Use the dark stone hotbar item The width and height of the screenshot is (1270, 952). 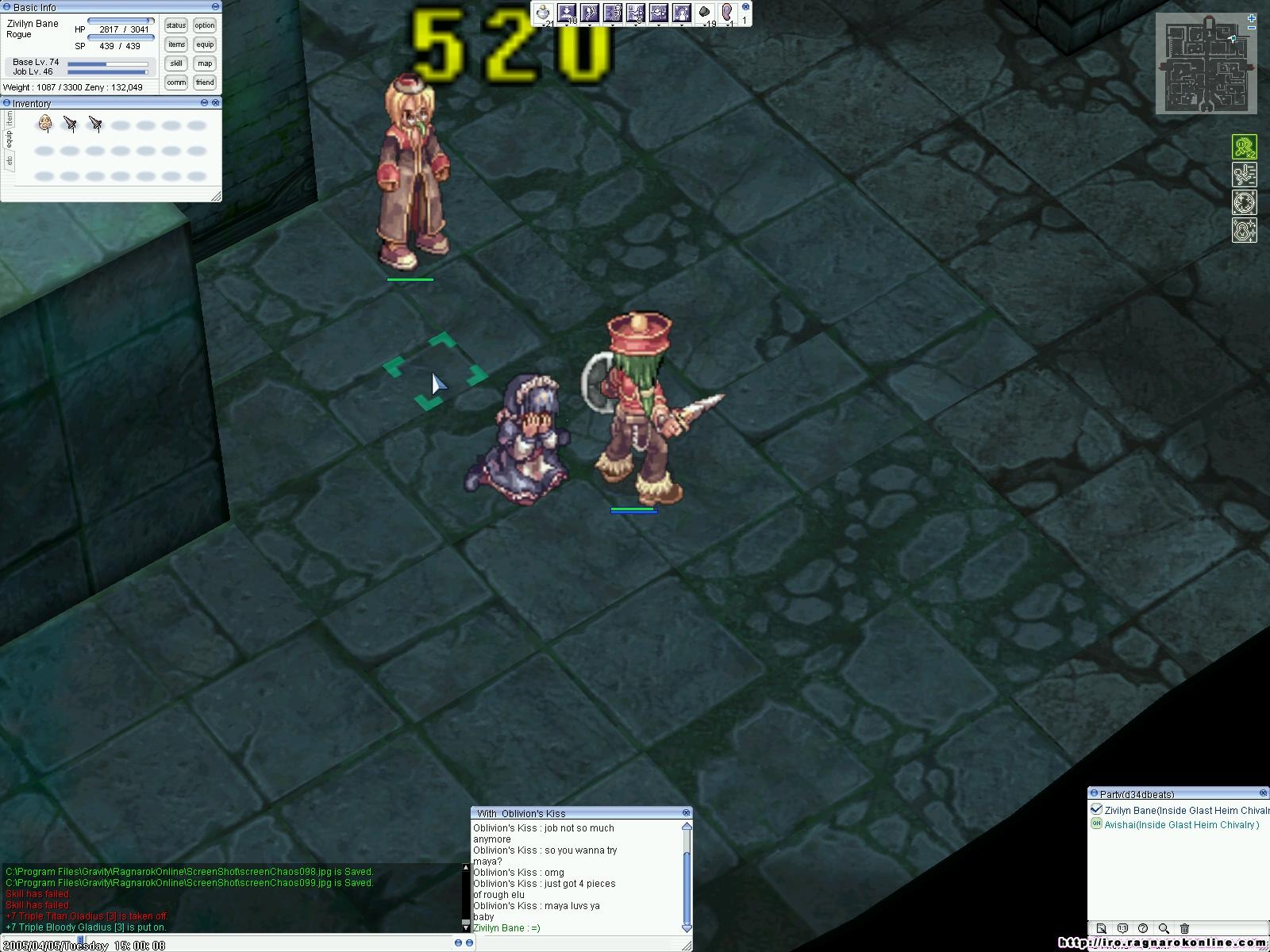pyautogui.click(x=704, y=13)
